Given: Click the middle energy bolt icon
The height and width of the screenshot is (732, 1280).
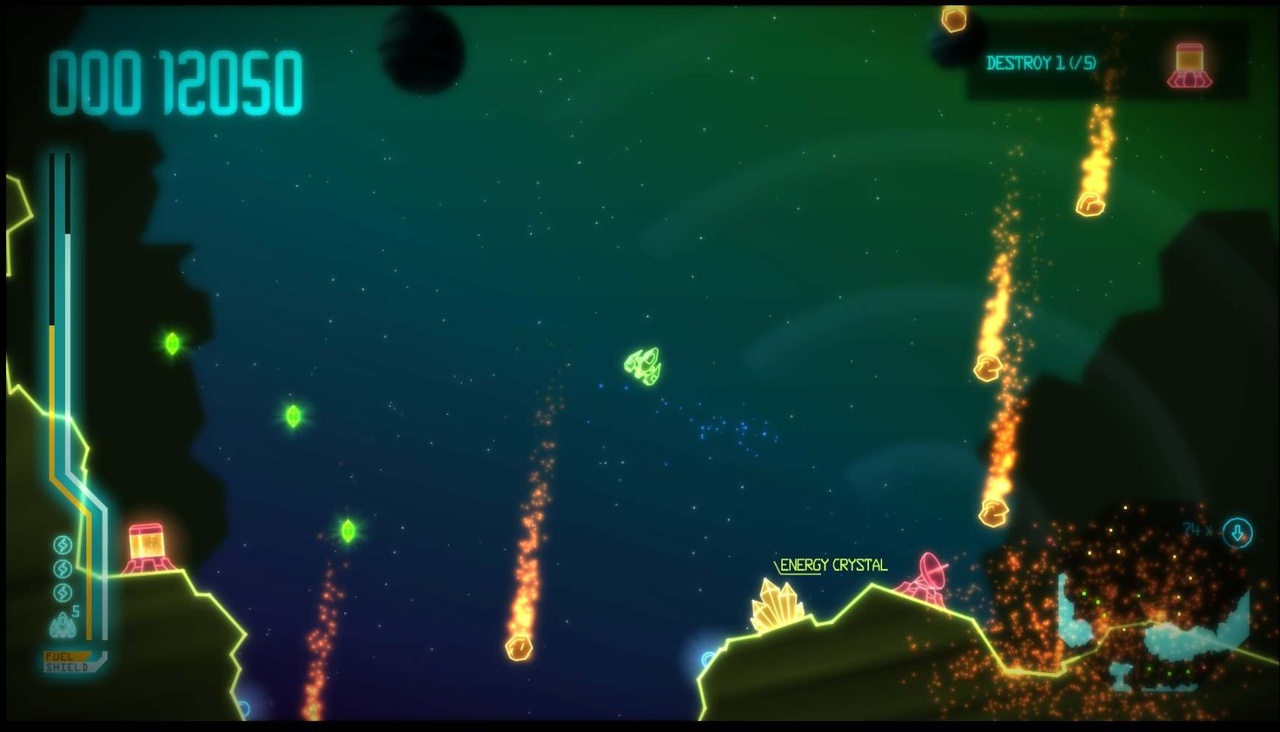Looking at the screenshot, I should pyautogui.click(x=62, y=567).
